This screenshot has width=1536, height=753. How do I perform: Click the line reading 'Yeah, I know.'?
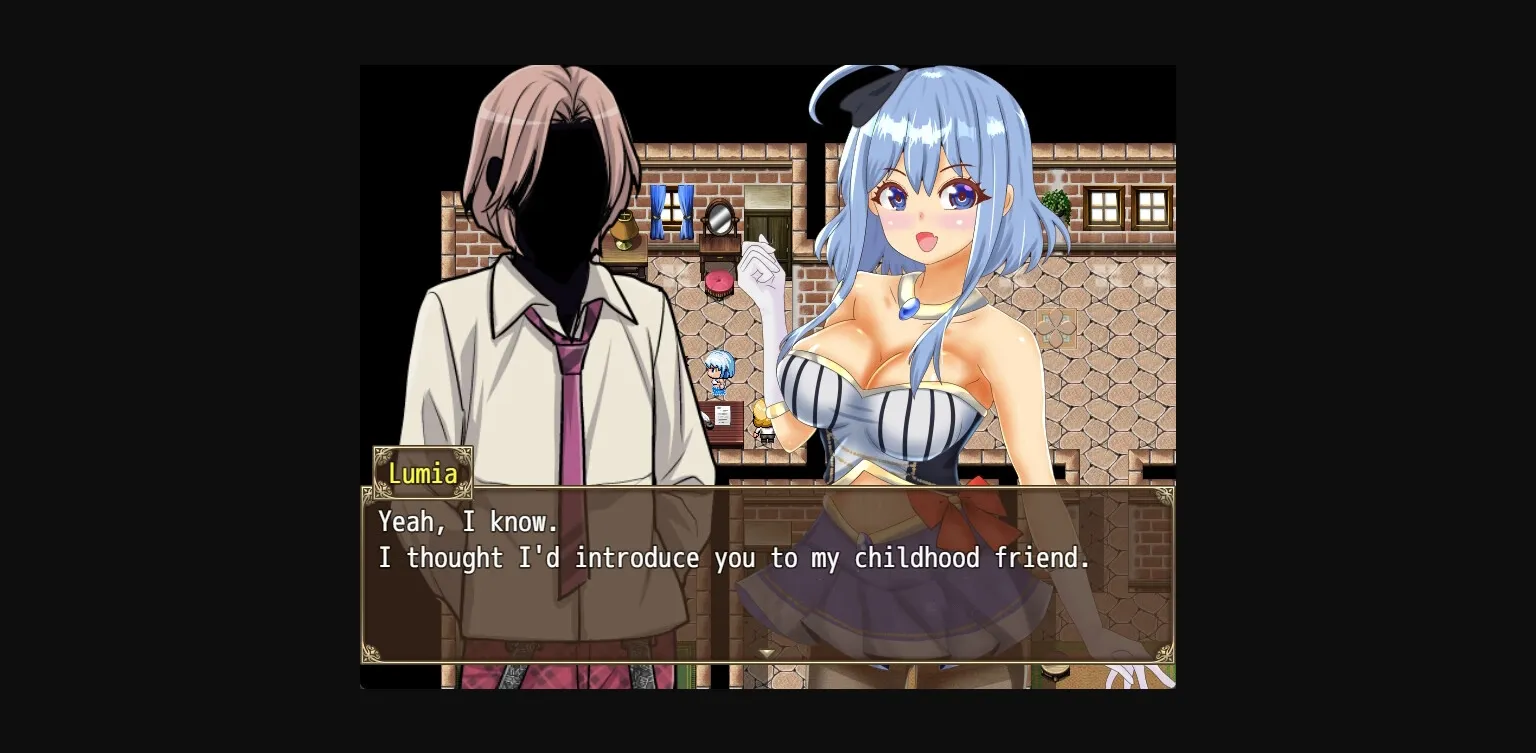pyautogui.click(x=468, y=521)
